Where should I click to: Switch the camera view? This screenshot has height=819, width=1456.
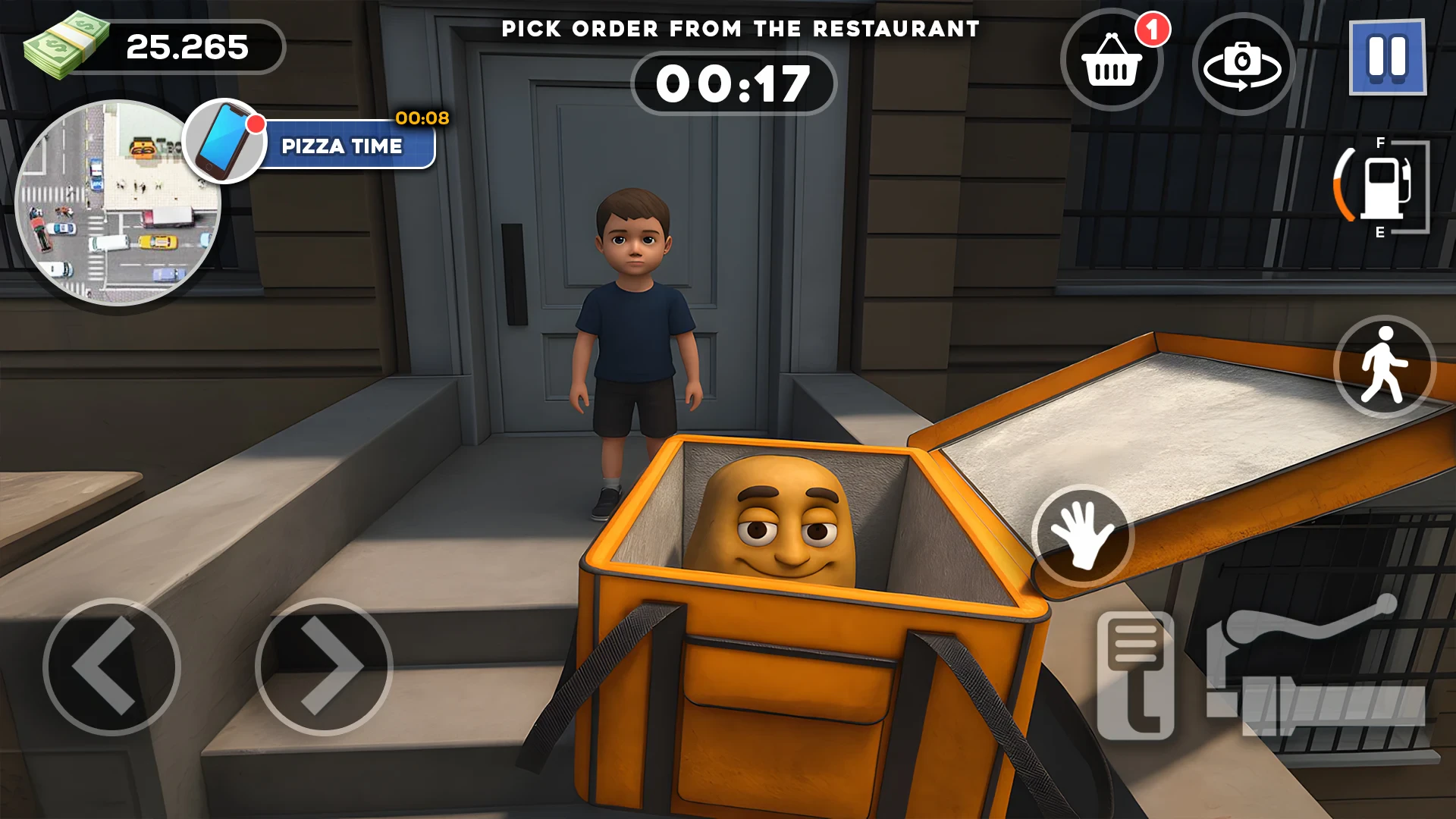tap(1243, 64)
